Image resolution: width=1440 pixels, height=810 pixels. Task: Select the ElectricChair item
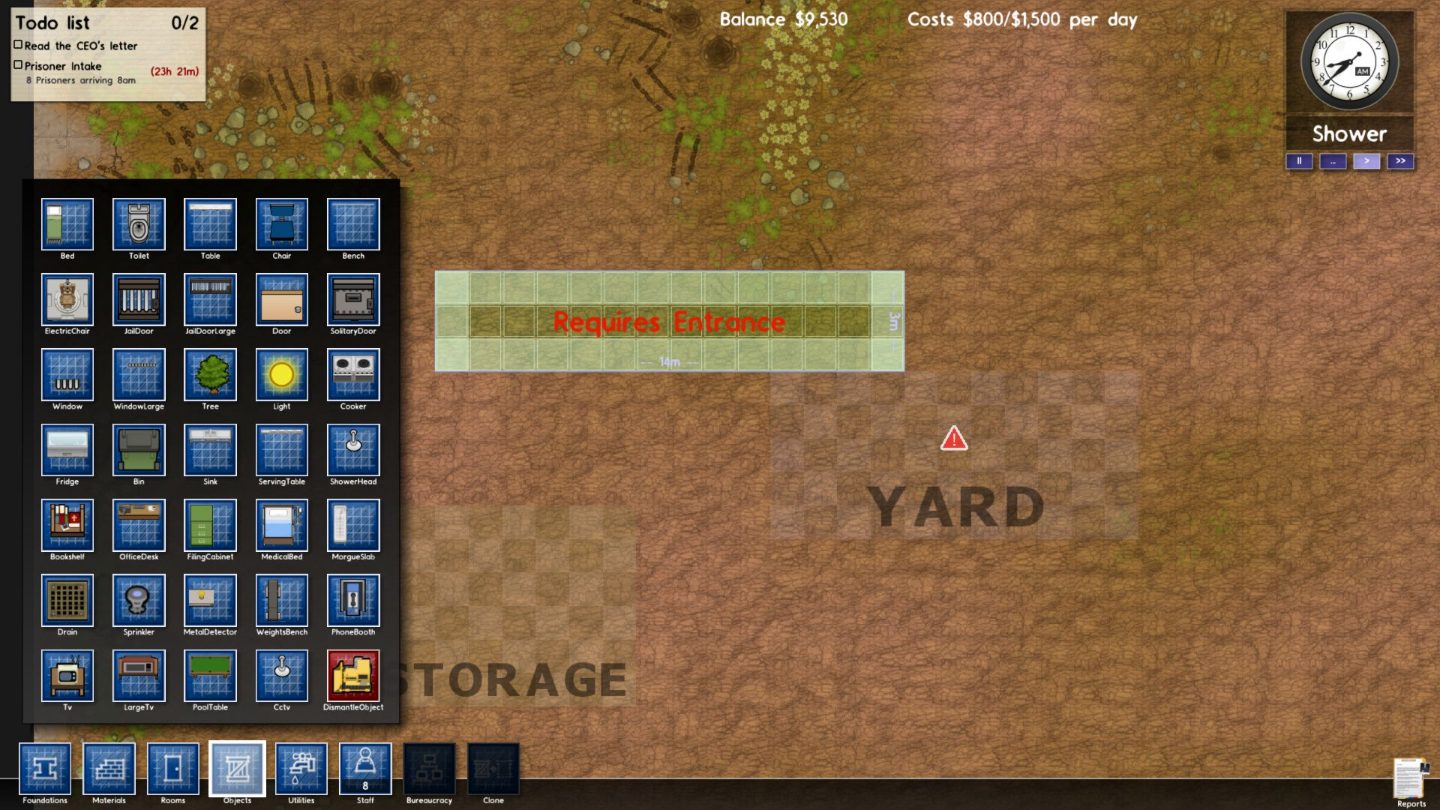tap(67, 299)
